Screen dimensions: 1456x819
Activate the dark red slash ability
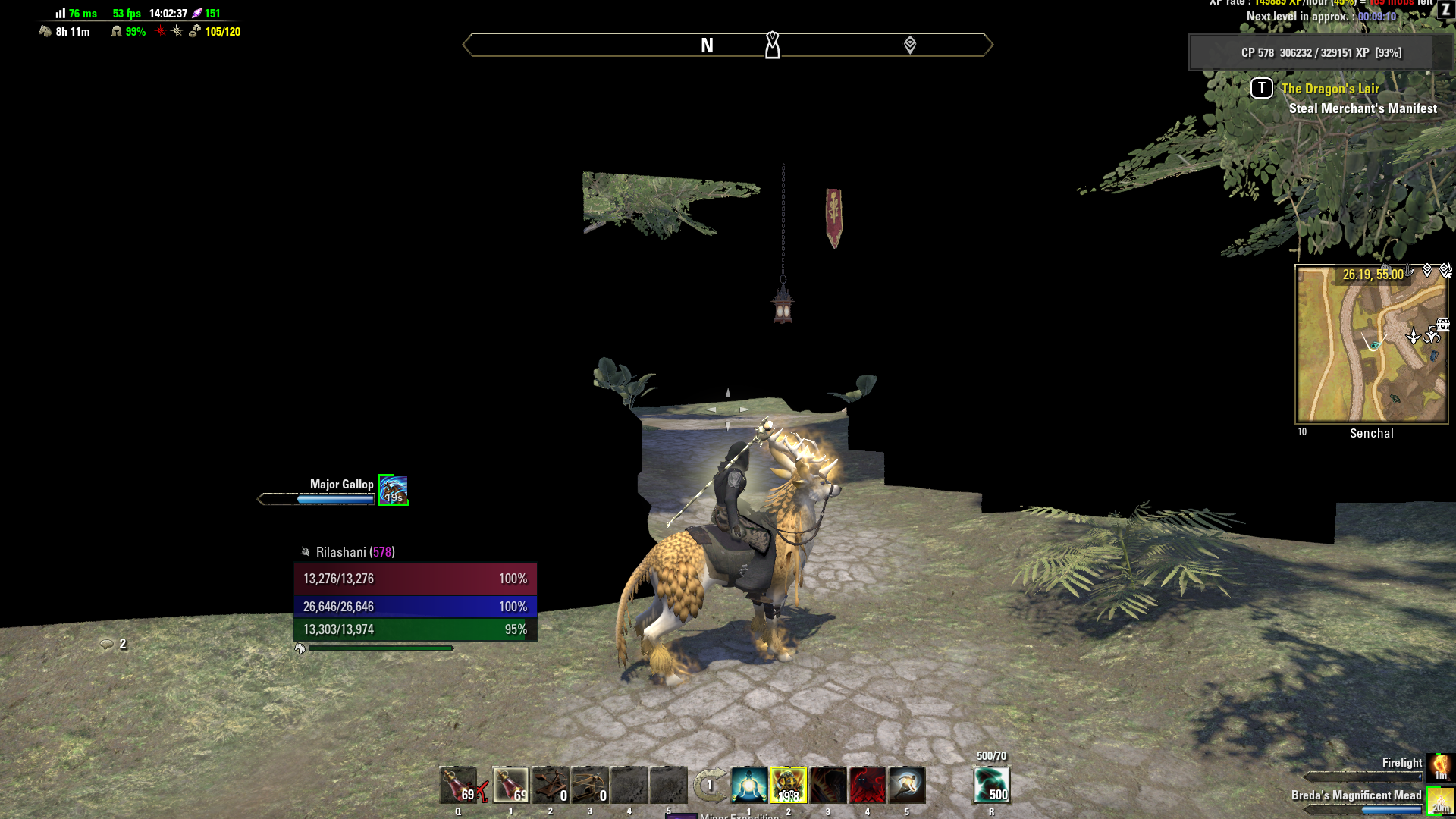[828, 785]
